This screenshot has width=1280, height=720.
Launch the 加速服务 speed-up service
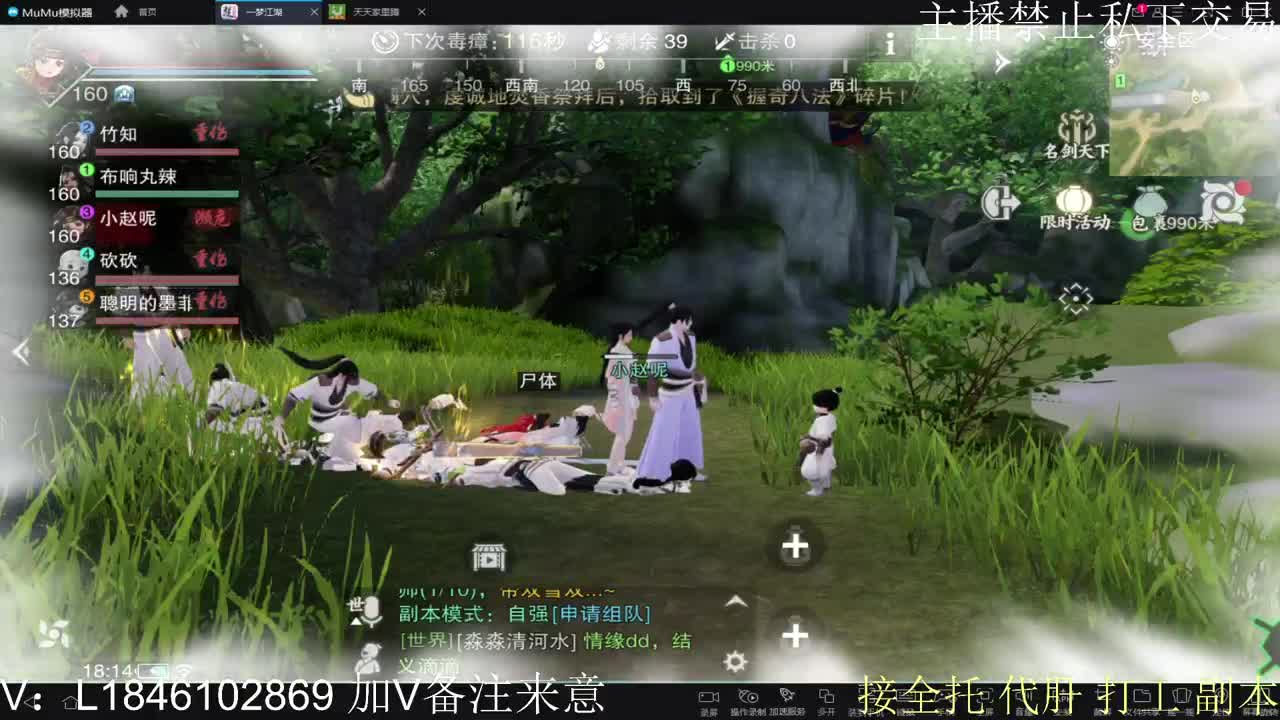(787, 697)
